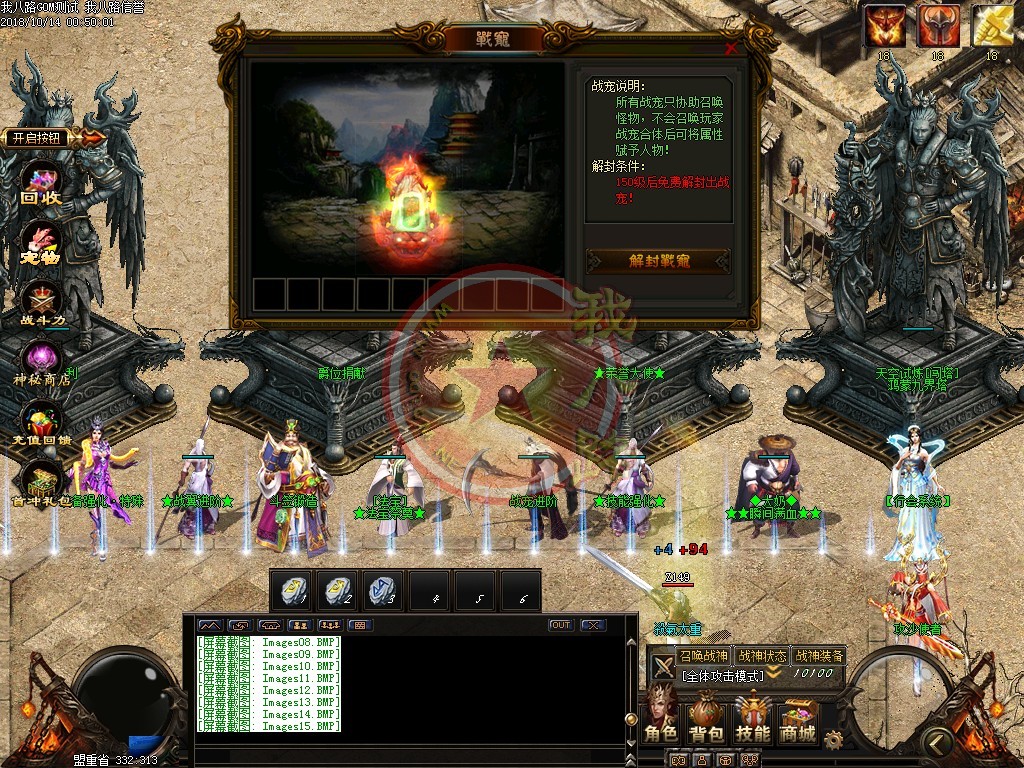The image size is (1024, 768).
Task: Close the 戰寵 pet window
Action: [731, 47]
